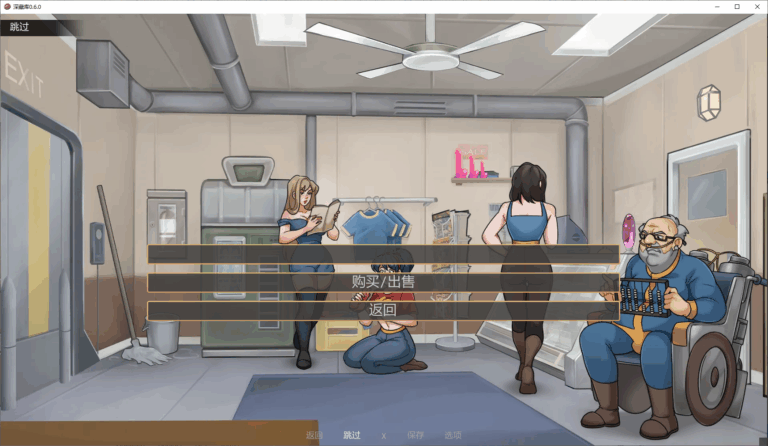Screen dimensions: 768x446
Task: Click 返回 in the bottom quick menu
Action: point(315,435)
